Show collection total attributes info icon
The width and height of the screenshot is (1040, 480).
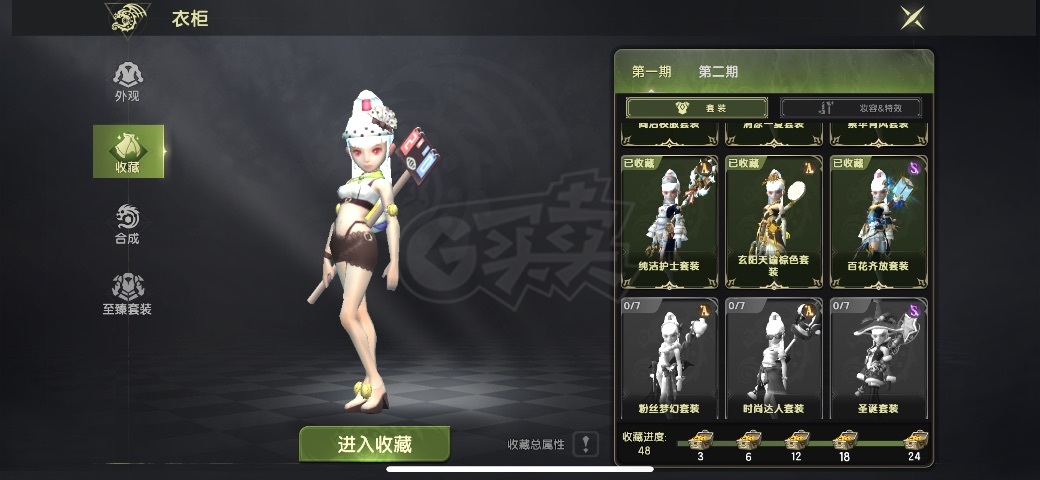586,444
